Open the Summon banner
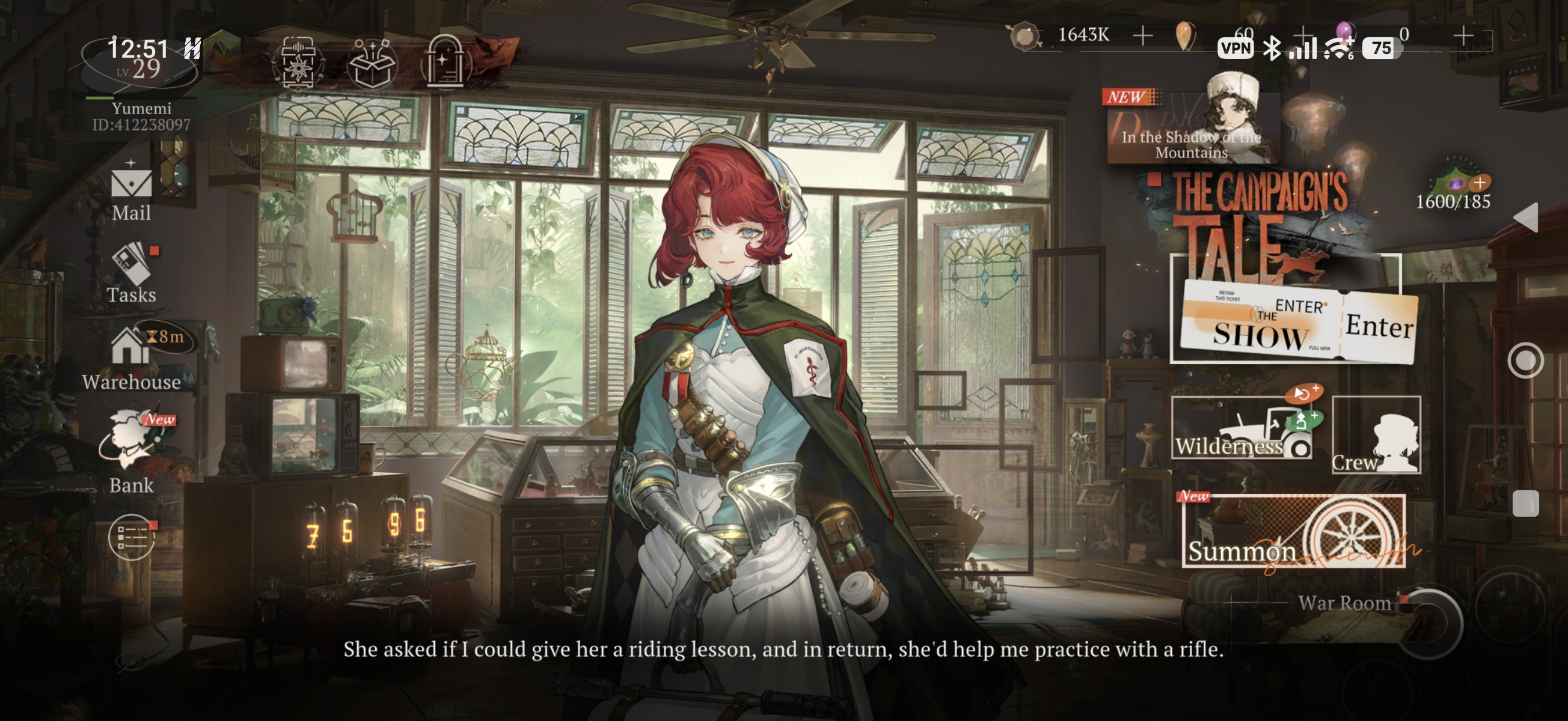The image size is (1568, 721). 1293,532
